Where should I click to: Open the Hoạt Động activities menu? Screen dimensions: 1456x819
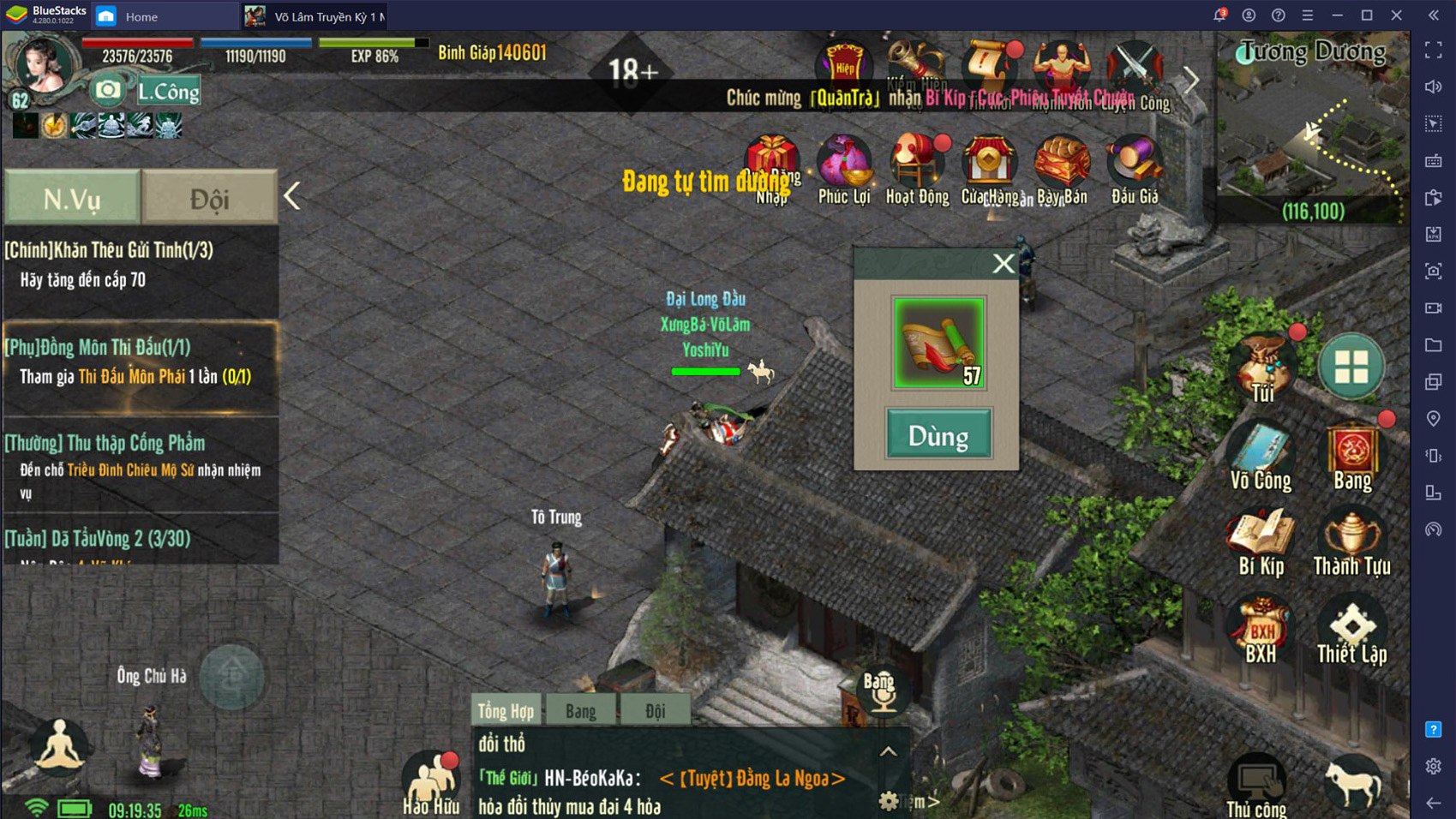[917, 171]
